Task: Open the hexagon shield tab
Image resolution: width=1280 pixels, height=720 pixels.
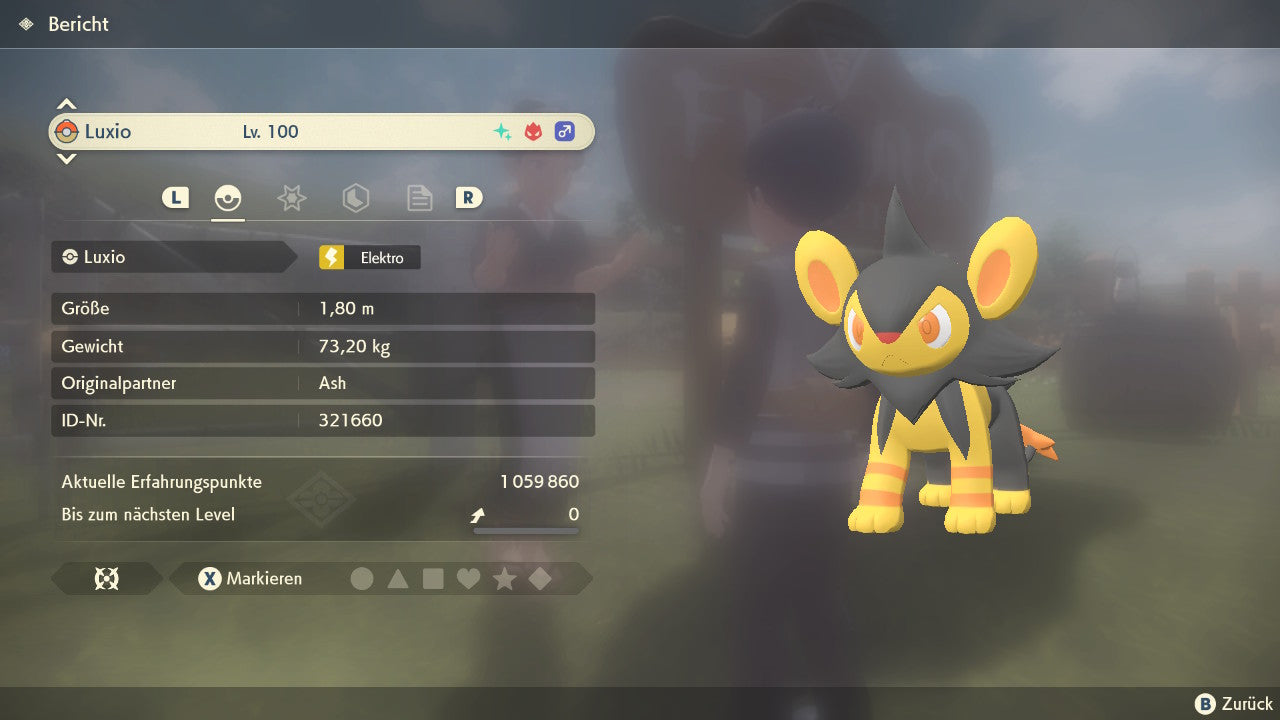Action: pos(355,198)
